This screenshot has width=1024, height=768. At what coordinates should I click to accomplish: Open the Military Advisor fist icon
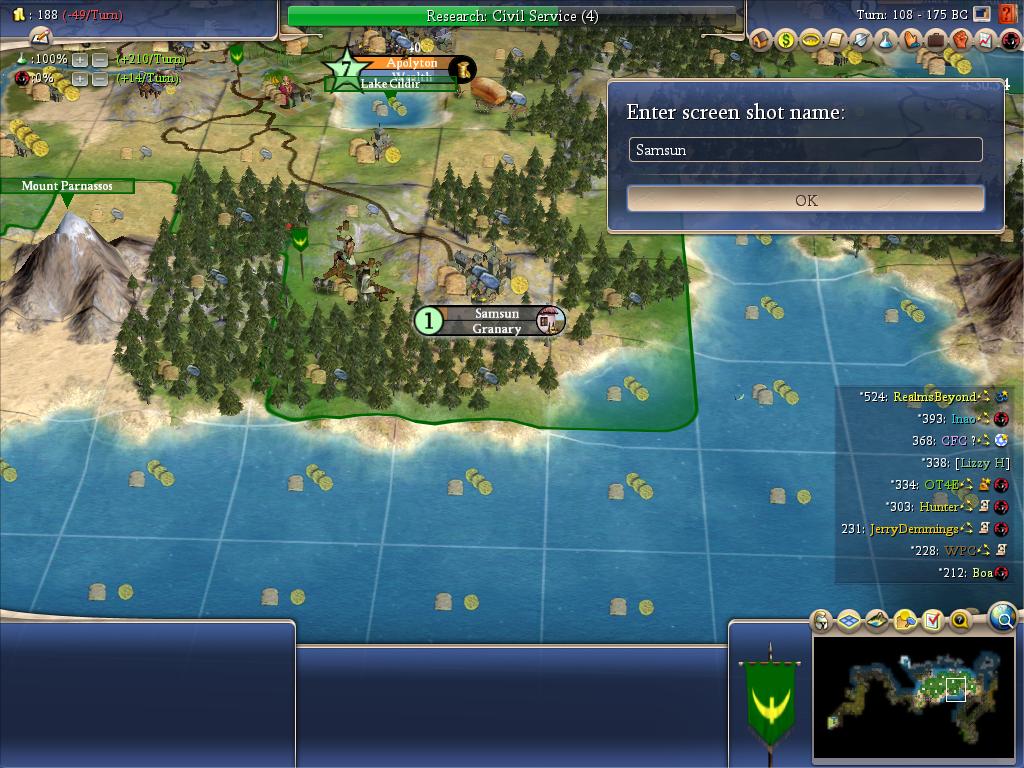pos(960,40)
